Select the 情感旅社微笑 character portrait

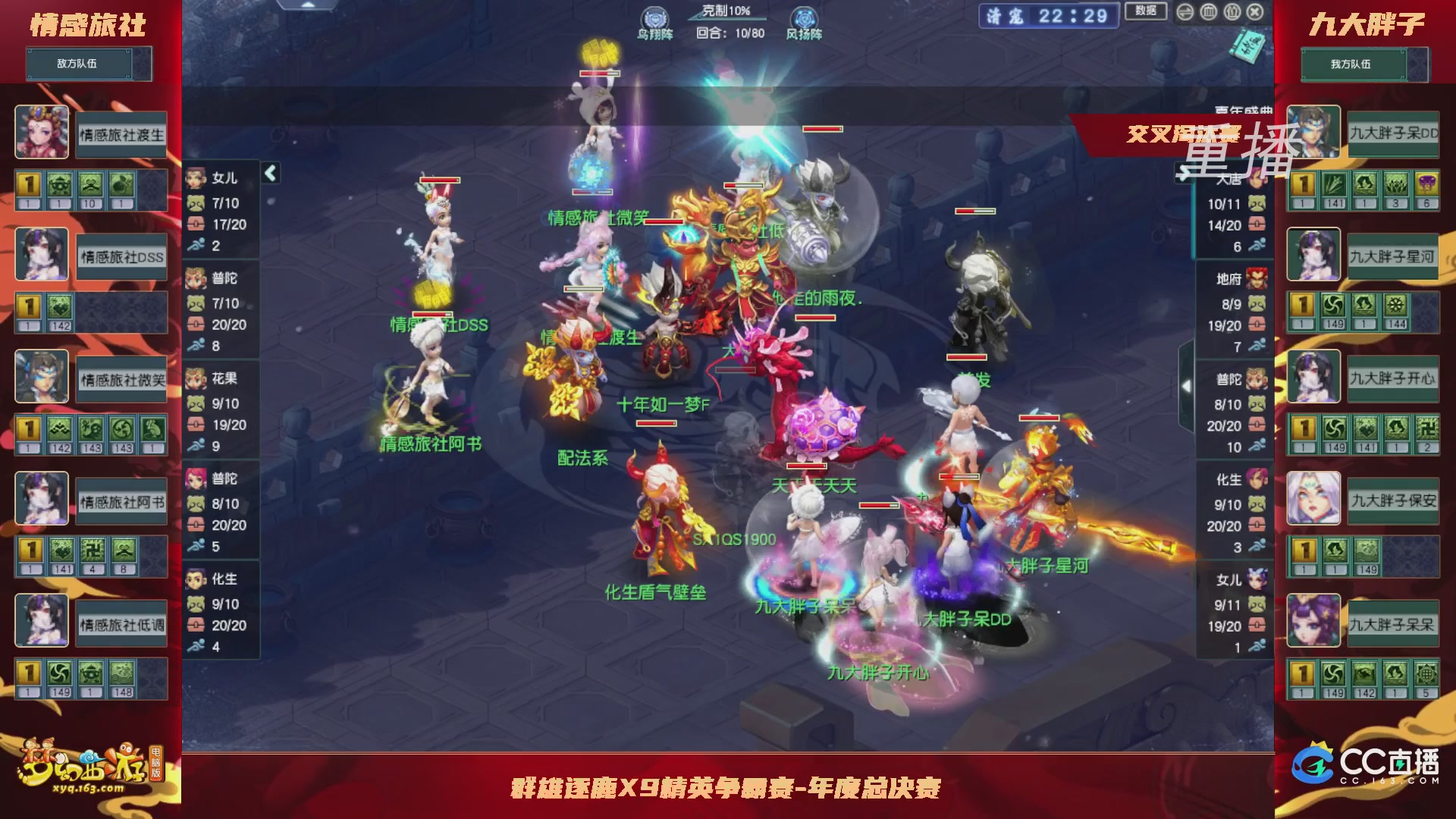tap(42, 377)
